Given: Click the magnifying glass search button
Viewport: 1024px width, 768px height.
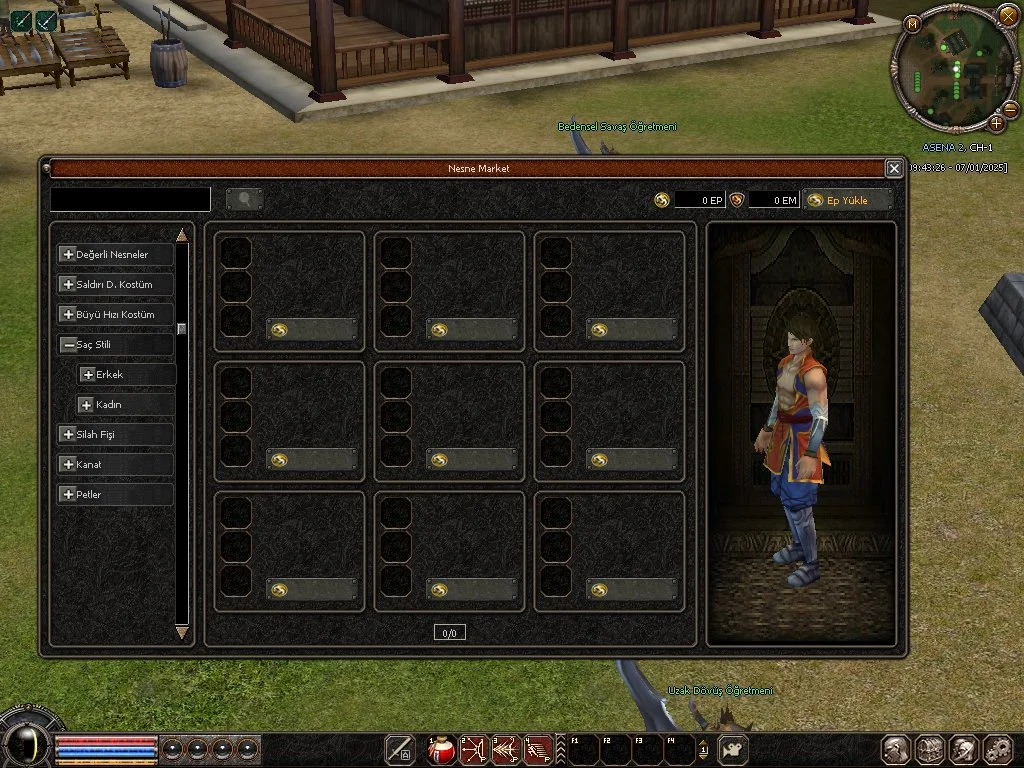Looking at the screenshot, I should pos(244,199).
